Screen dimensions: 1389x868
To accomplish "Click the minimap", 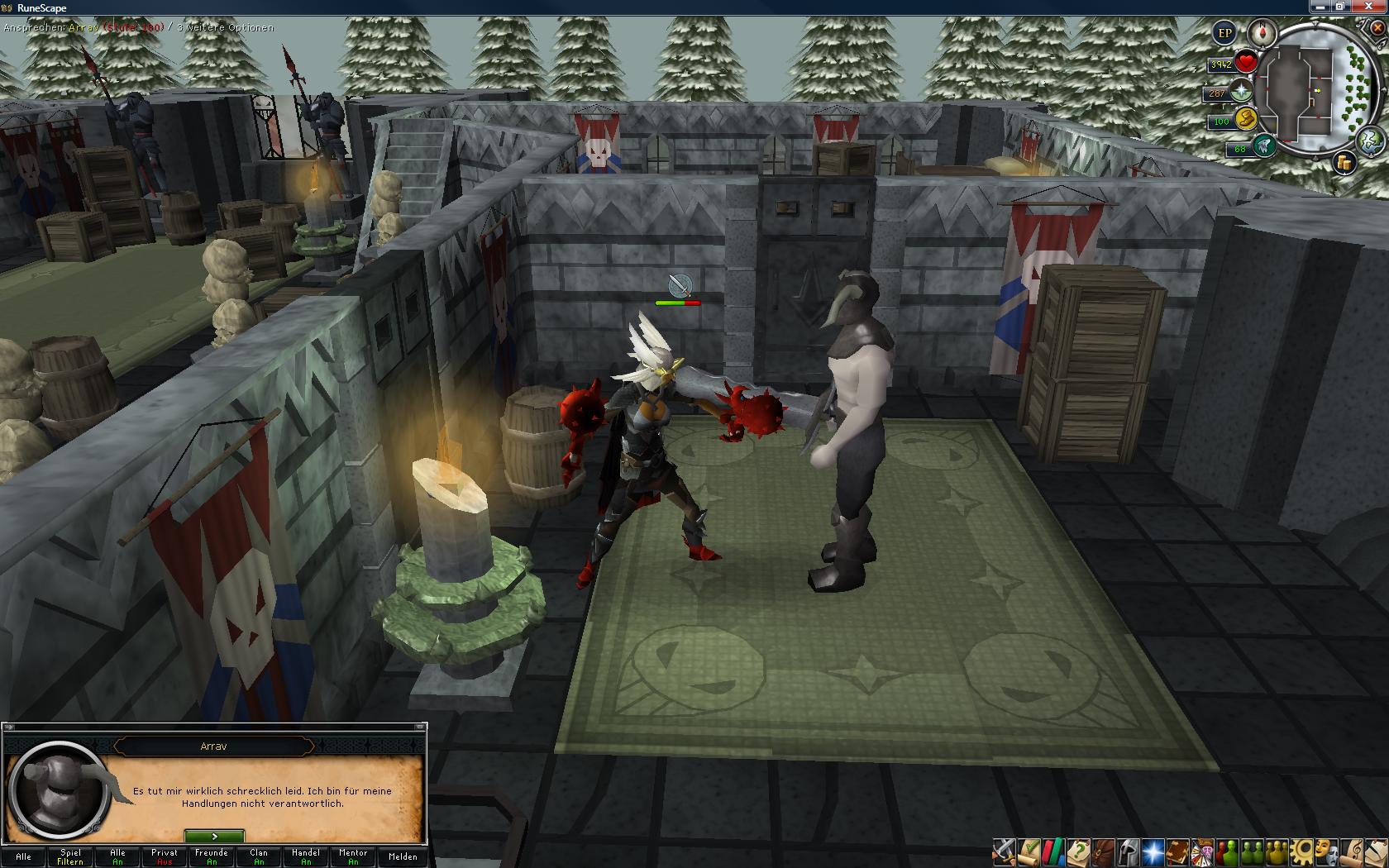I will click(x=1310, y=91).
